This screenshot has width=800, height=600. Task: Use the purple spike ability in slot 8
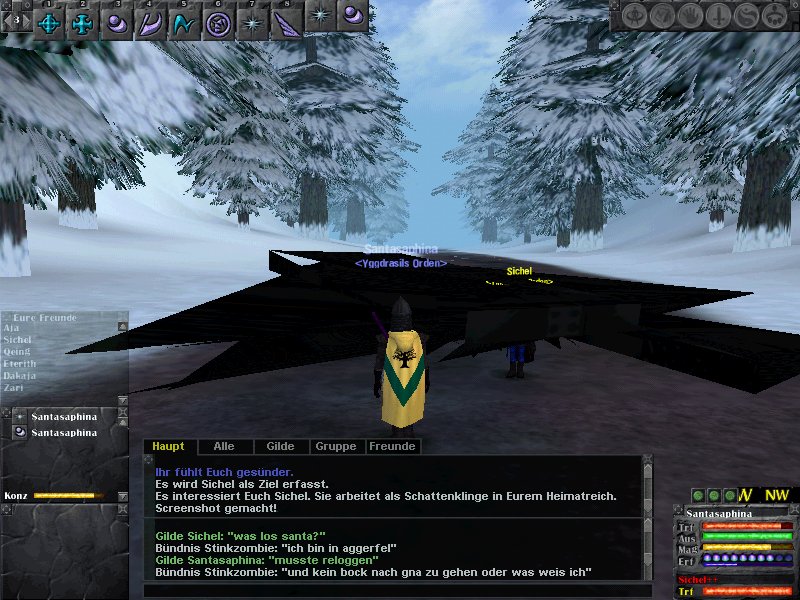tap(286, 23)
